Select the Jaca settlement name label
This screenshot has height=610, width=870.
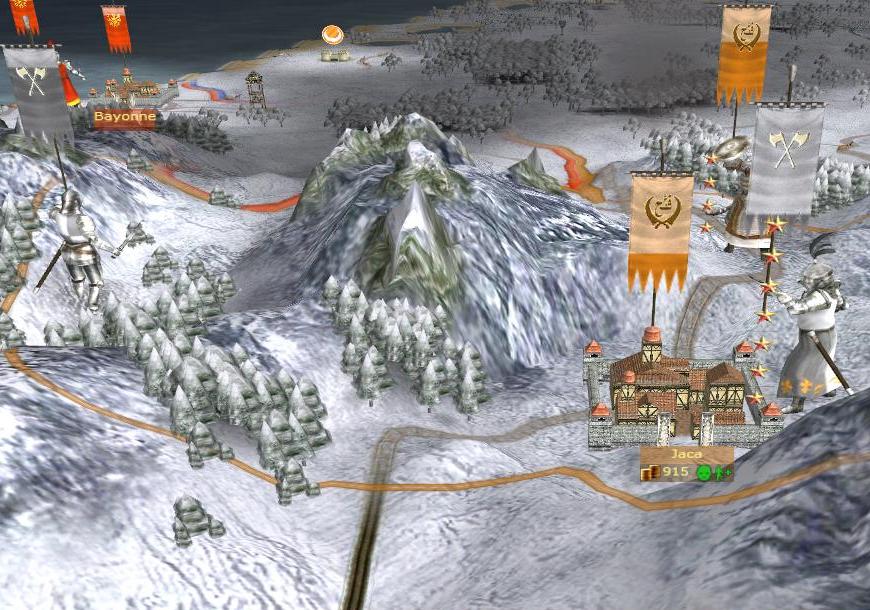pos(686,454)
